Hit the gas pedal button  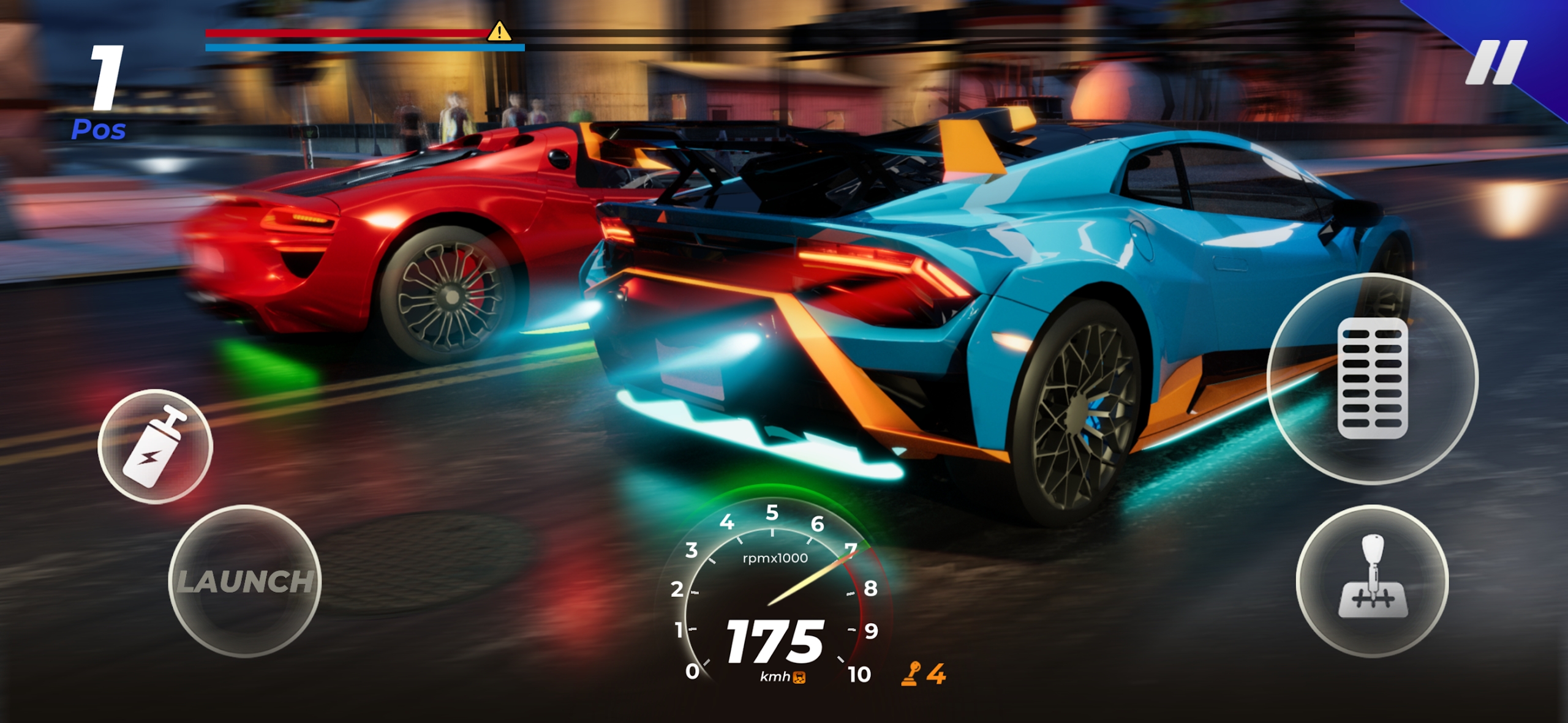[x=1372, y=378]
